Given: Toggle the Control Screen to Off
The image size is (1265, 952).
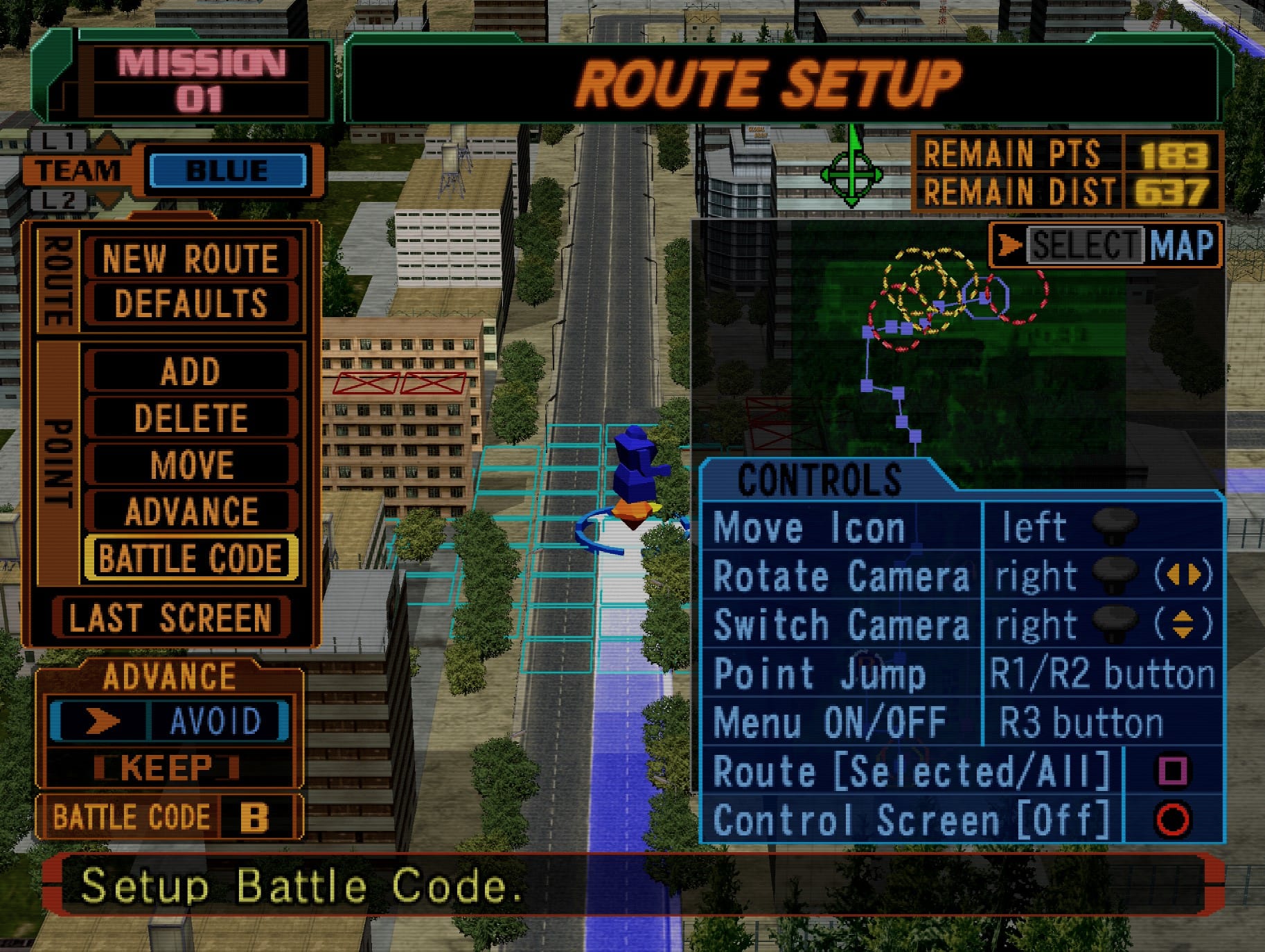Looking at the screenshot, I should coord(914,819).
